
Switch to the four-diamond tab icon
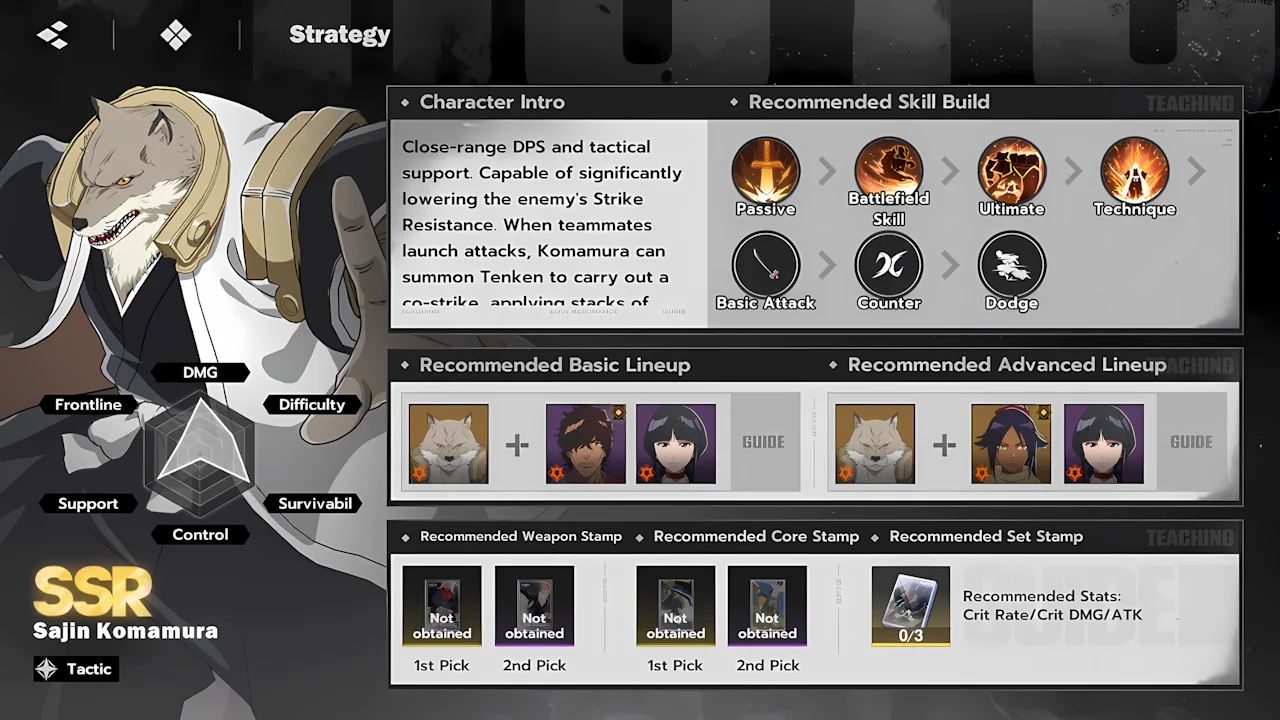point(176,35)
